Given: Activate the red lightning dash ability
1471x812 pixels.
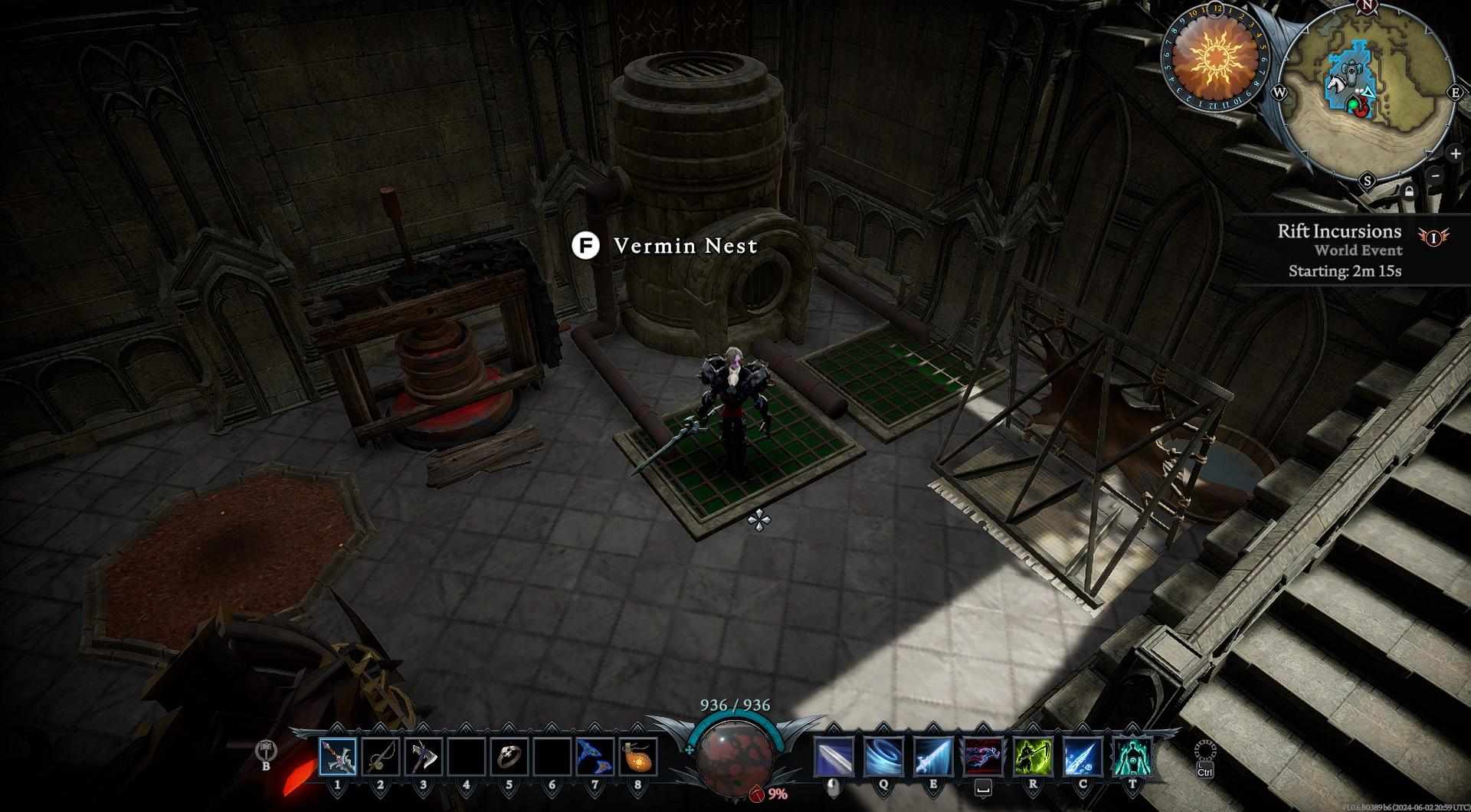Looking at the screenshot, I should click(x=983, y=757).
